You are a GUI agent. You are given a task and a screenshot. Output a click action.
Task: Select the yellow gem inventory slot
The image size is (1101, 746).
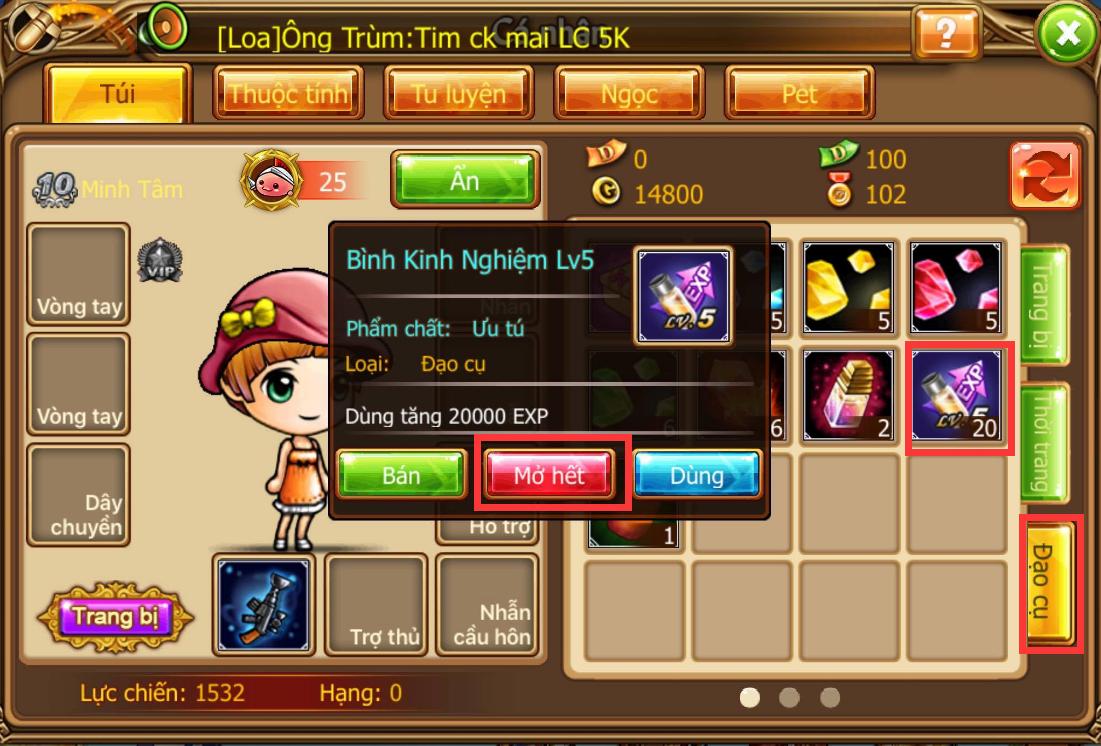pos(849,287)
